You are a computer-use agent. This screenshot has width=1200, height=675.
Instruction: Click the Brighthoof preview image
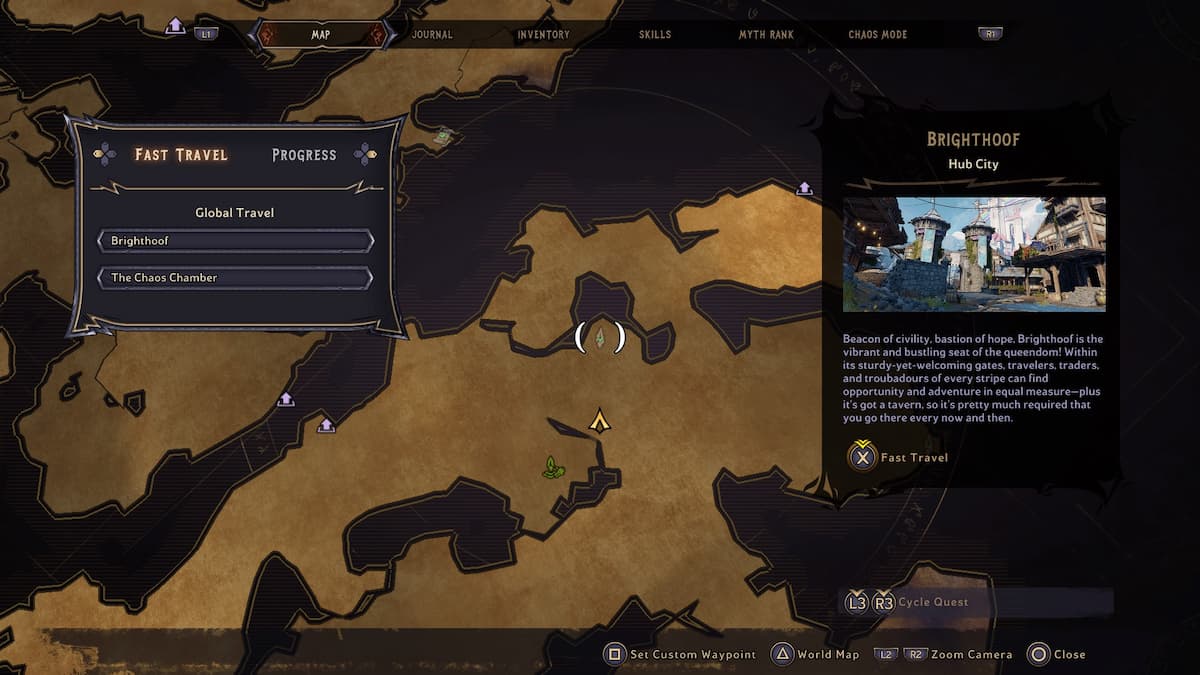click(974, 254)
